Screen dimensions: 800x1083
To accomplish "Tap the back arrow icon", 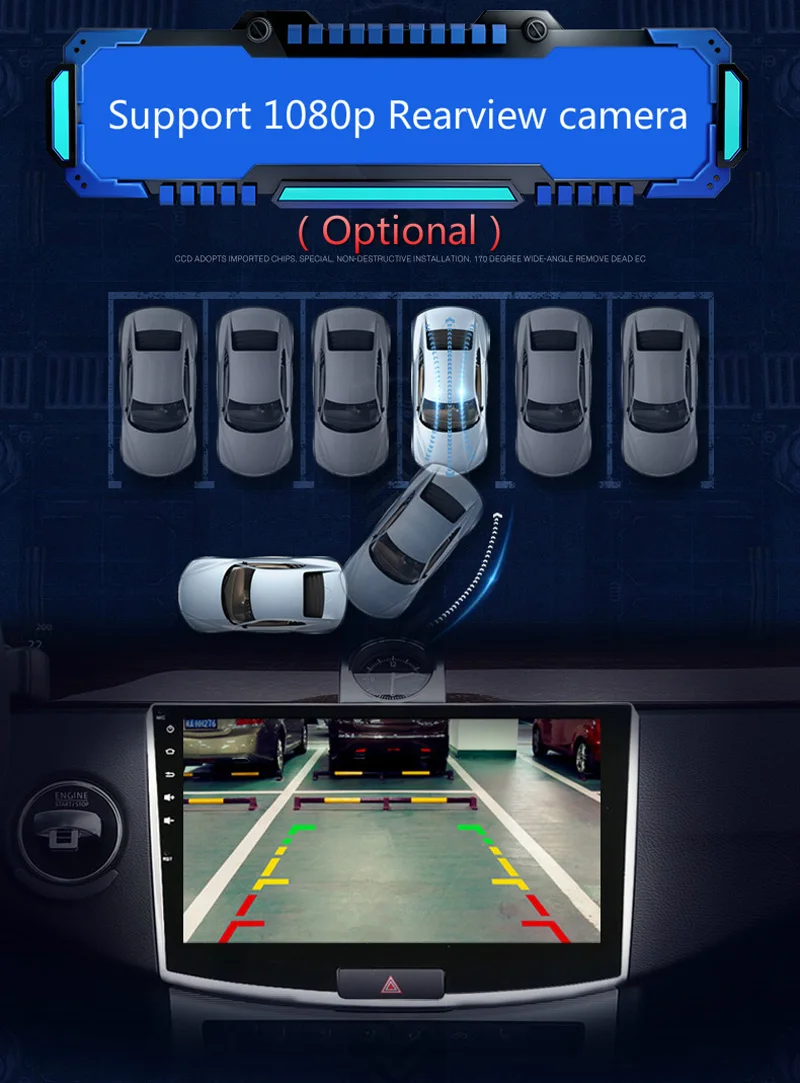I will (x=167, y=774).
